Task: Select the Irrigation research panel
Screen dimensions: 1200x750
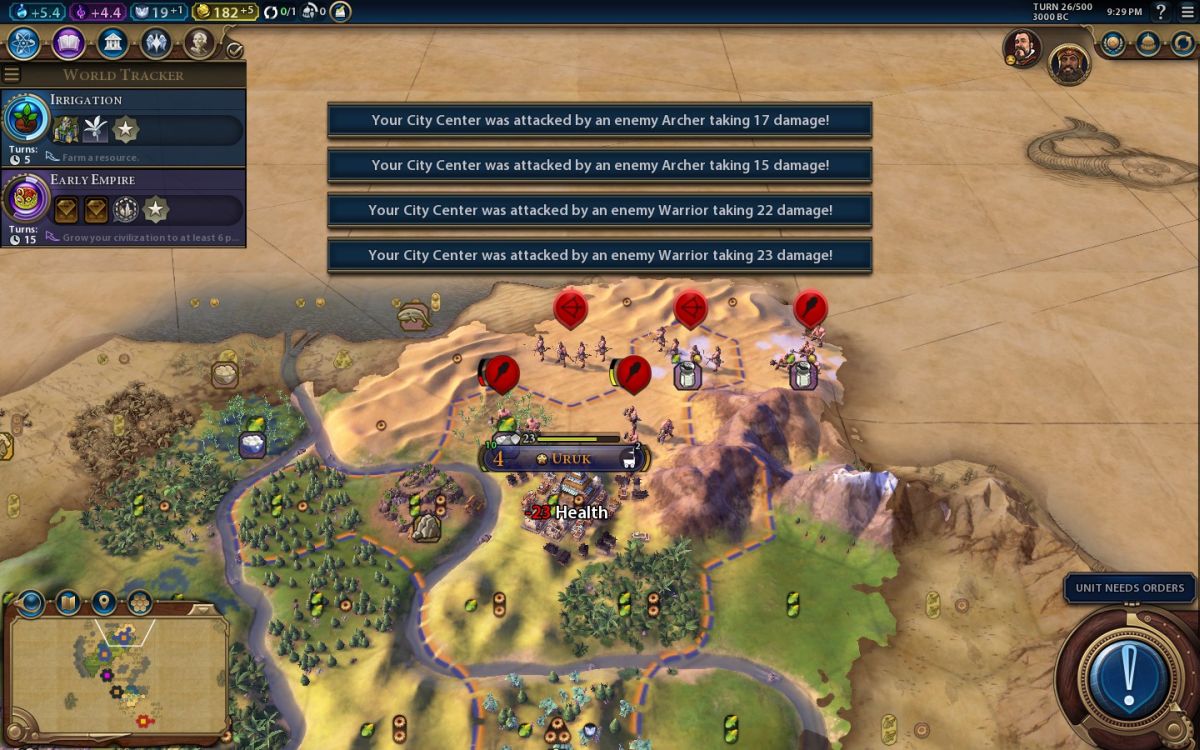Action: pyautogui.click(x=123, y=128)
